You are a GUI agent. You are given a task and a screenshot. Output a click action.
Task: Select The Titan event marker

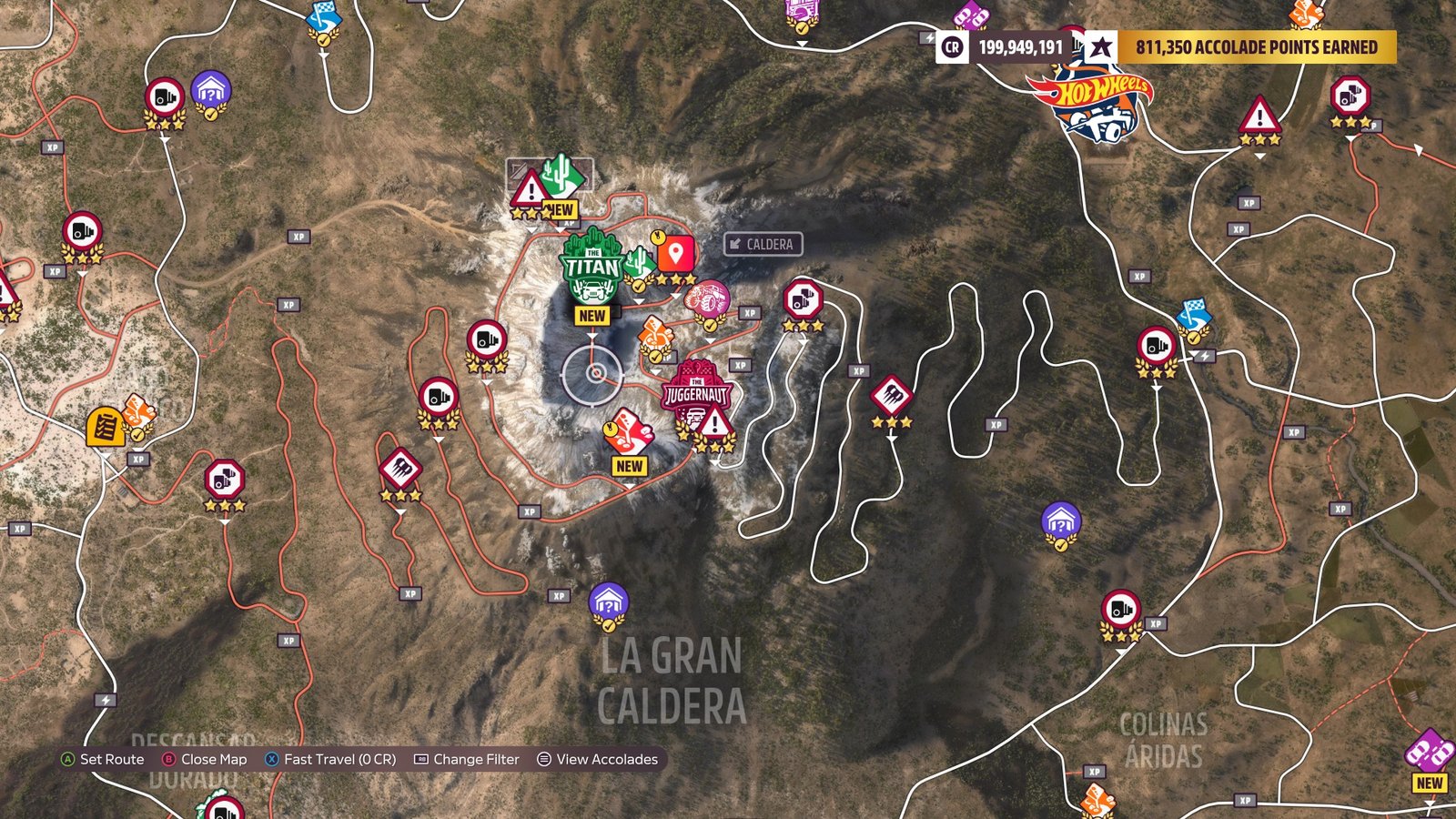click(x=591, y=266)
